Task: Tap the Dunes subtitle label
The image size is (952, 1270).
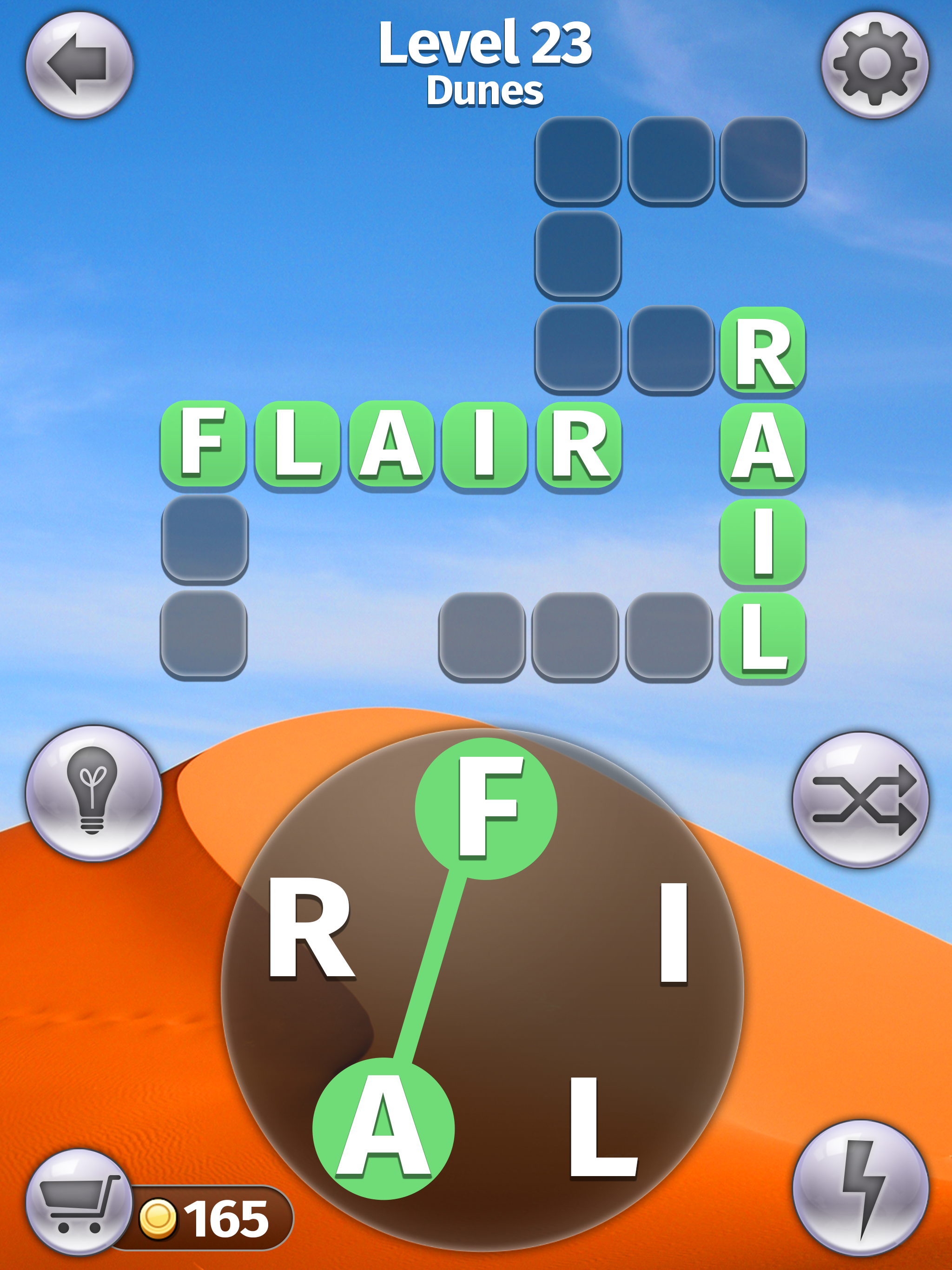Action: click(x=485, y=92)
